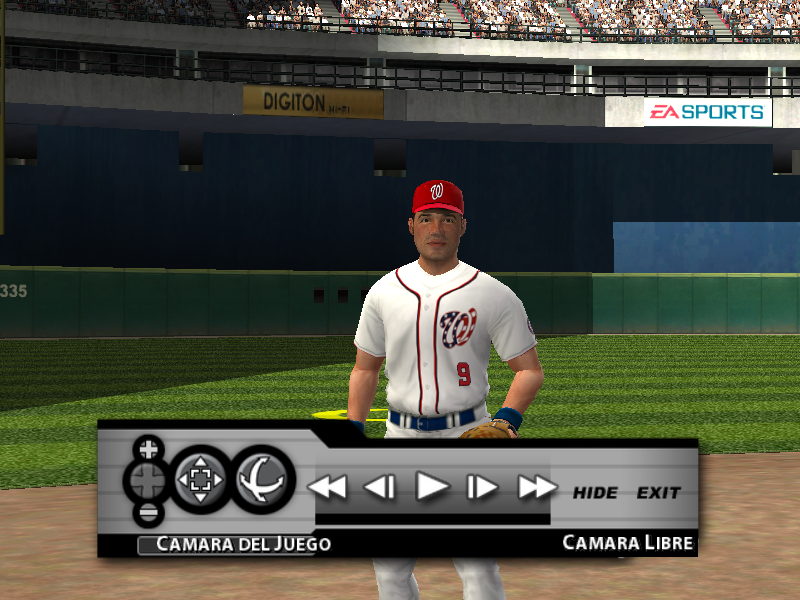
Task: Rewind the replay with double-left arrows
Action: click(x=326, y=487)
